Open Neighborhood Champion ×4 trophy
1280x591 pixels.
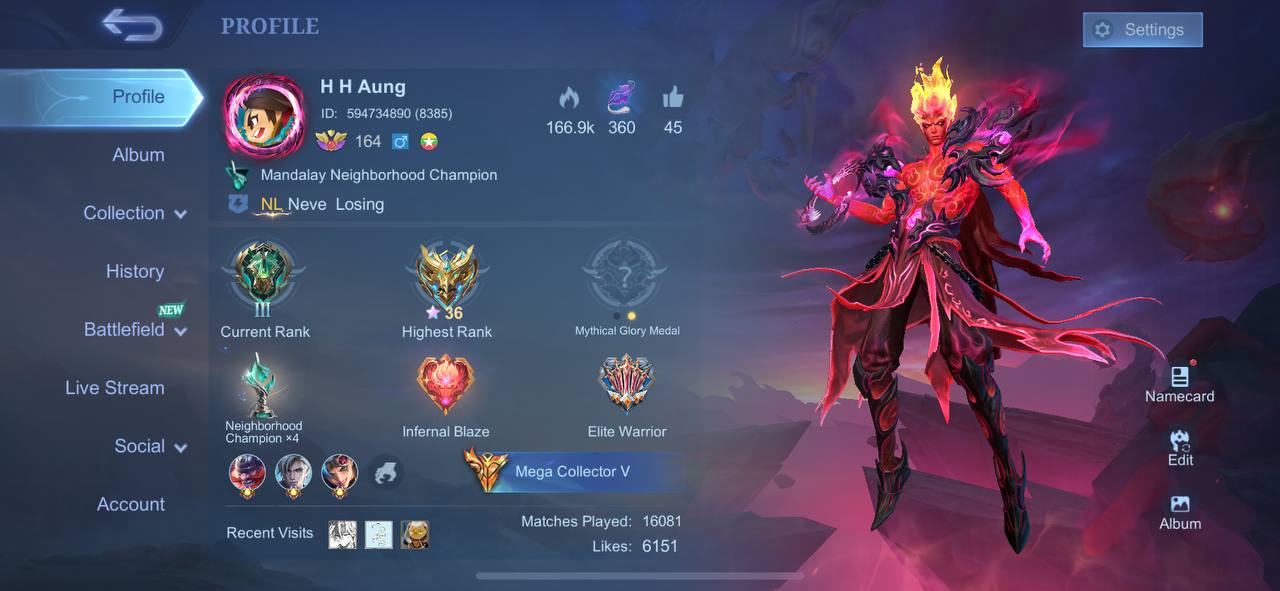(262, 390)
